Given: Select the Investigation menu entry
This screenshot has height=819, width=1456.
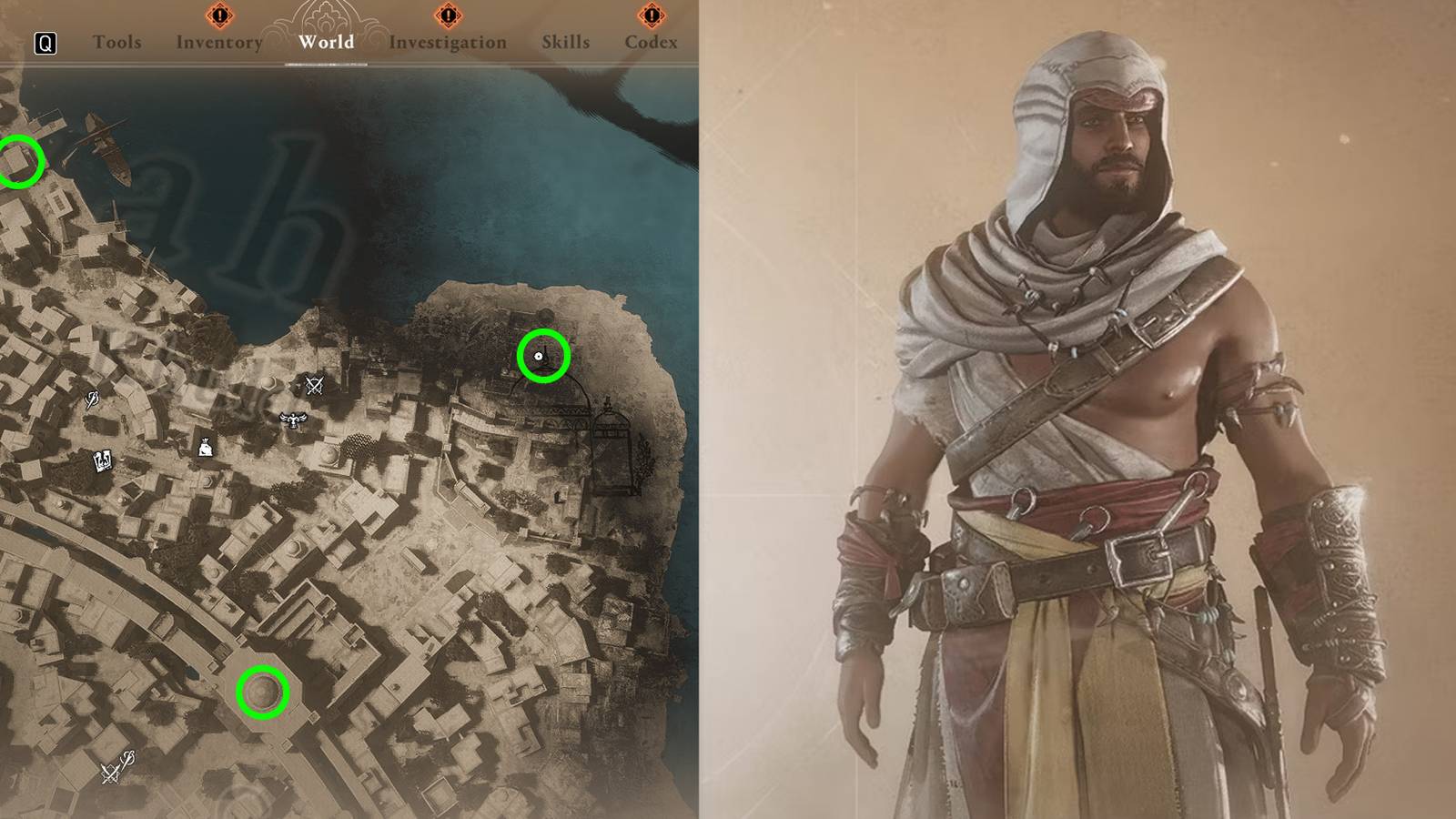Looking at the screenshot, I should [x=447, y=42].
